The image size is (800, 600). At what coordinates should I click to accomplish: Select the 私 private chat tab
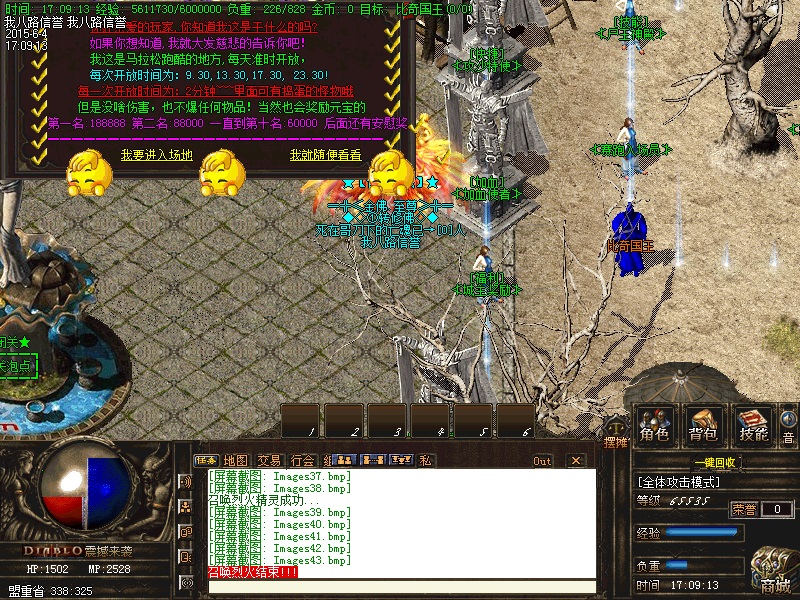425,460
